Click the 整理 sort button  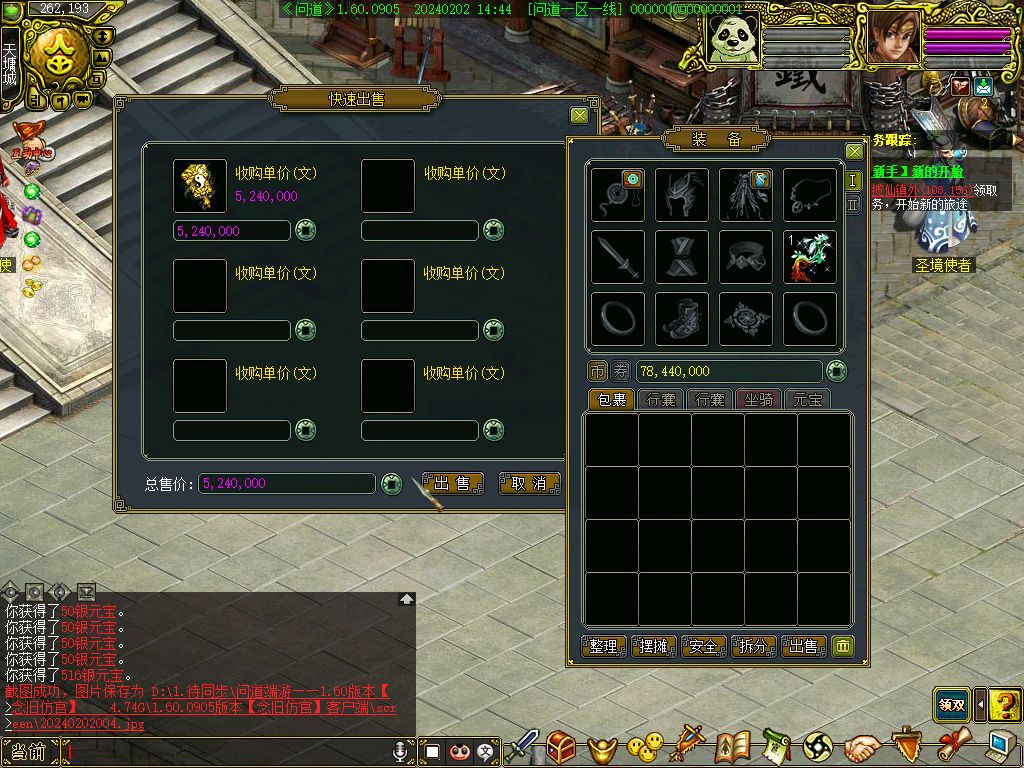point(603,647)
